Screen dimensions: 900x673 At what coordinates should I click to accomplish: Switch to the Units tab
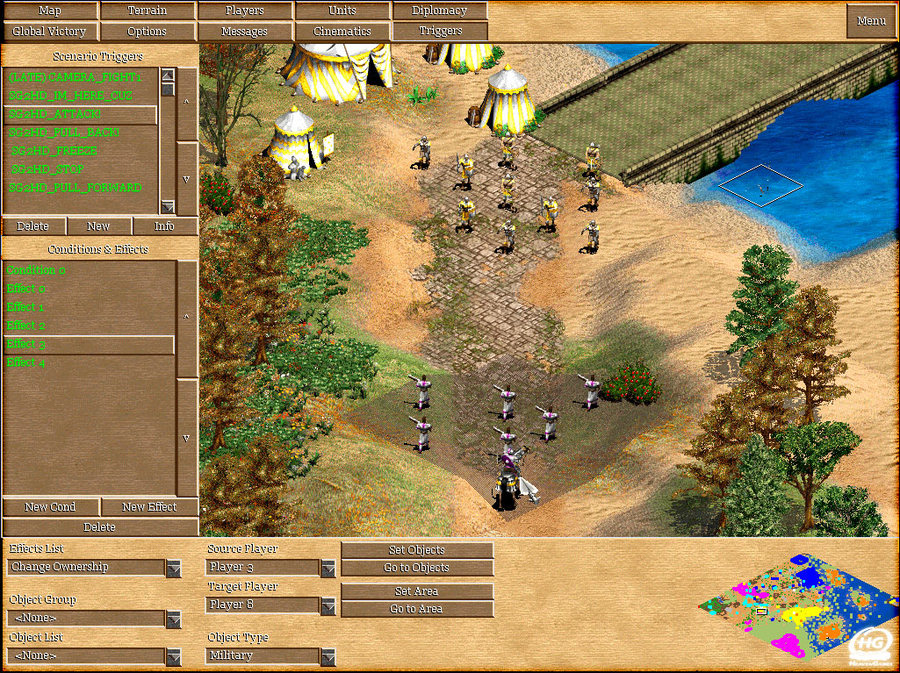(342, 11)
